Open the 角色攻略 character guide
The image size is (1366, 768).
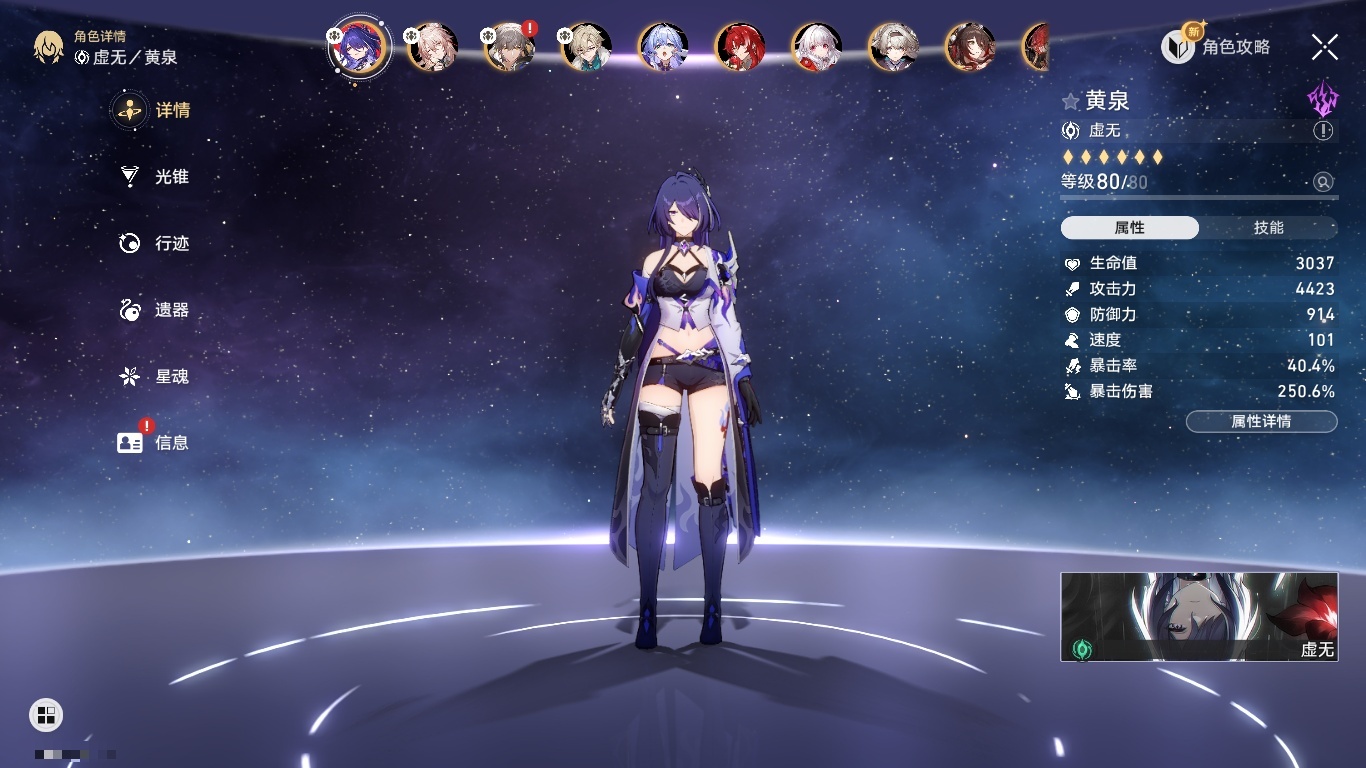tap(1216, 47)
